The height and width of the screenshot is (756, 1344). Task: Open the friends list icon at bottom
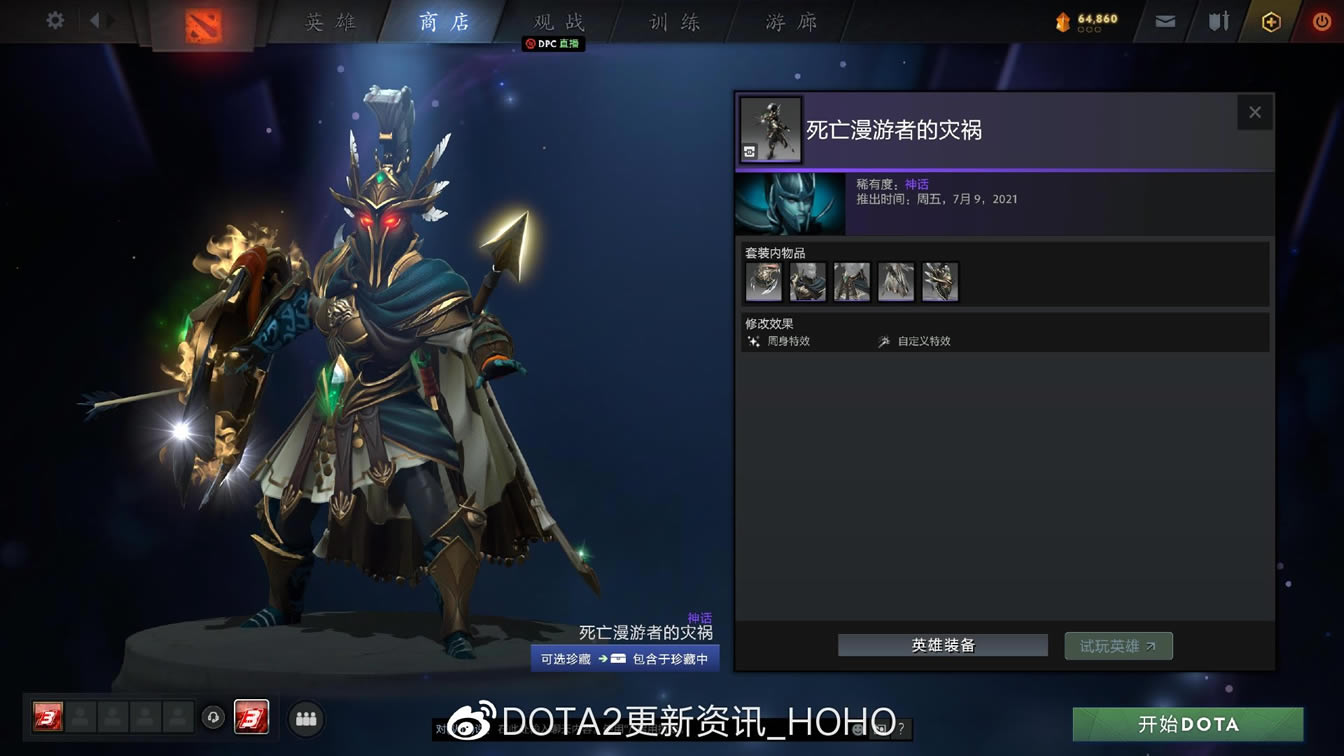pos(306,718)
